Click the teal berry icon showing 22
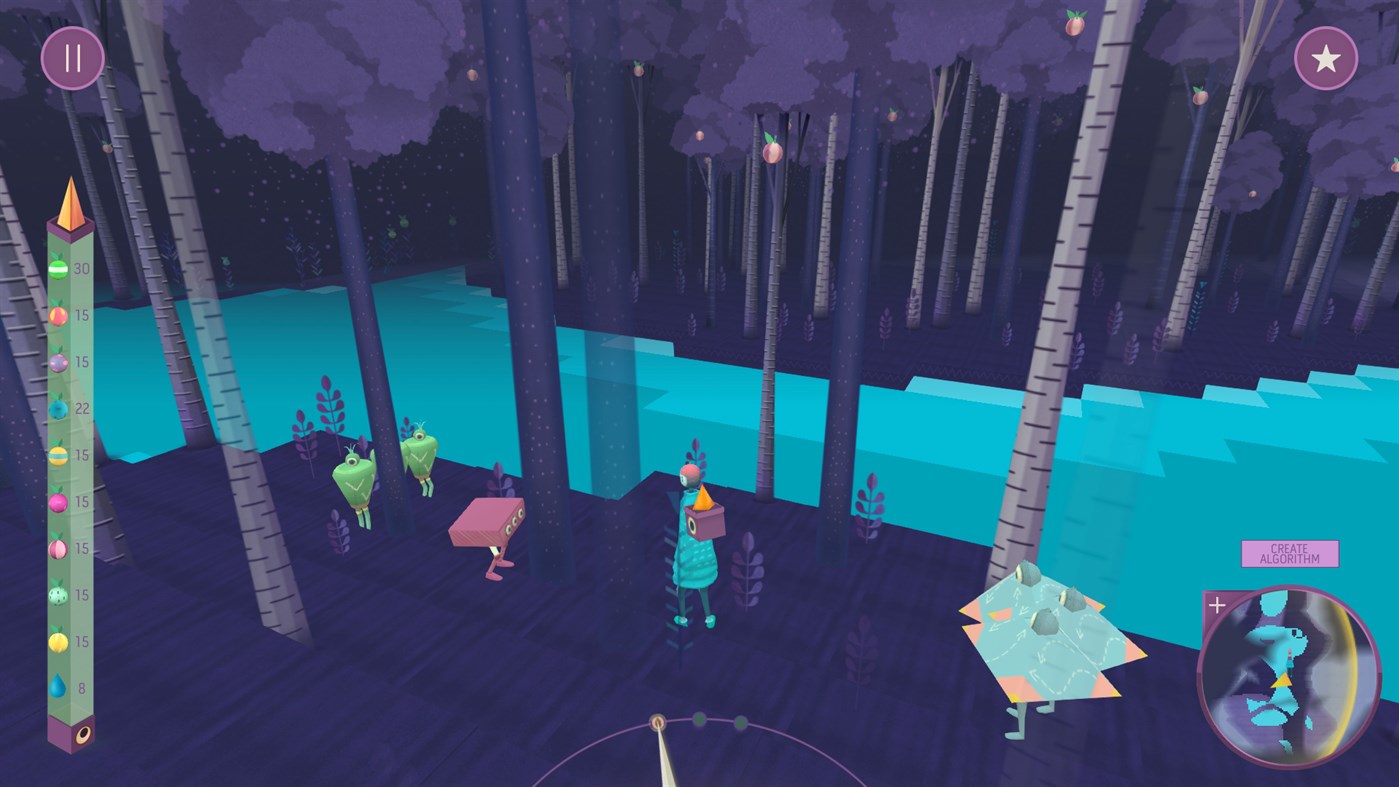This screenshot has width=1399, height=787. click(x=57, y=408)
